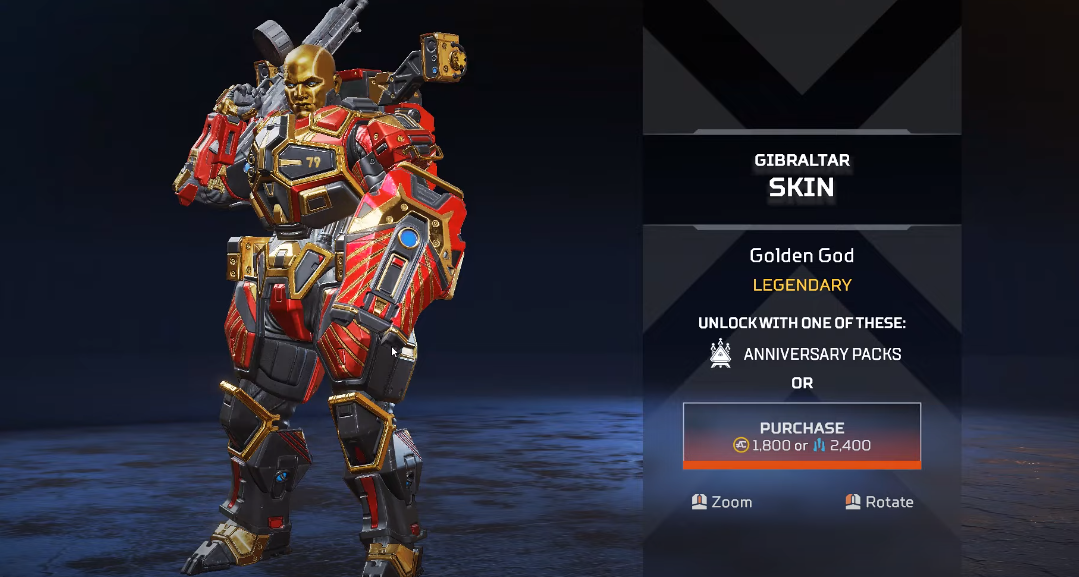Purchase the Golden God skin

point(801,435)
